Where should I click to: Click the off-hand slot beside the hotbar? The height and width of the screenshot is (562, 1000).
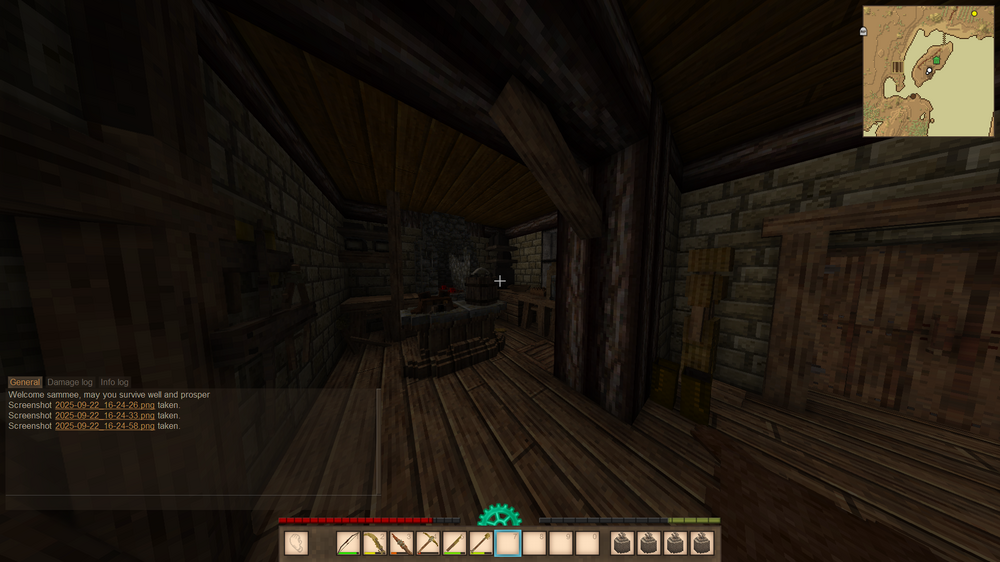(296, 543)
